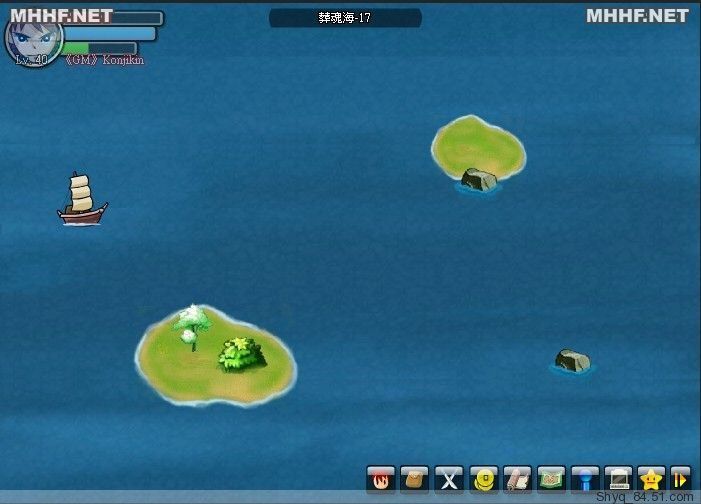Open the gold coins shop icon
The width and height of the screenshot is (701, 504).
click(x=483, y=479)
